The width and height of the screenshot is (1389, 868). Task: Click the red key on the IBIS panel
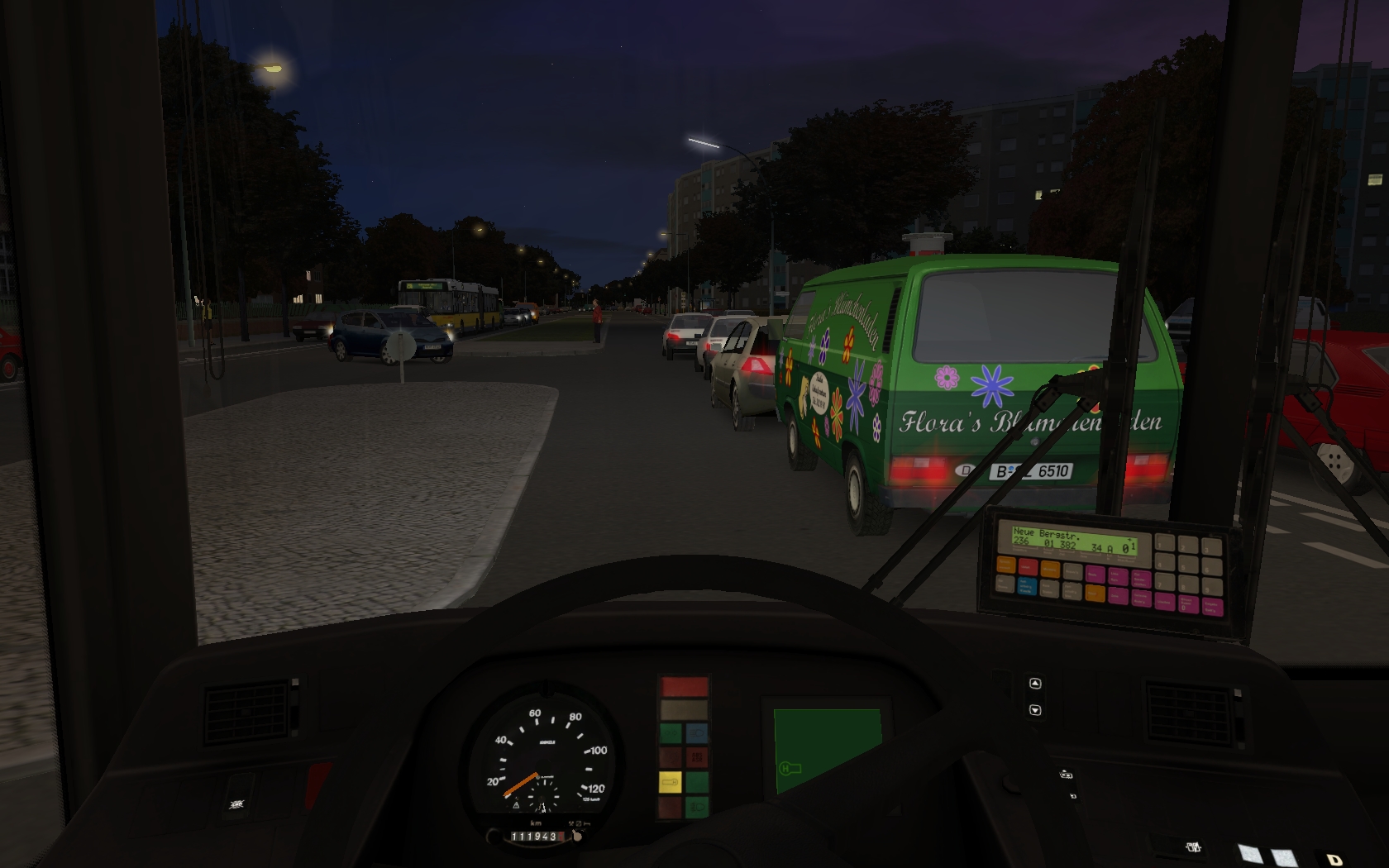point(1029,567)
